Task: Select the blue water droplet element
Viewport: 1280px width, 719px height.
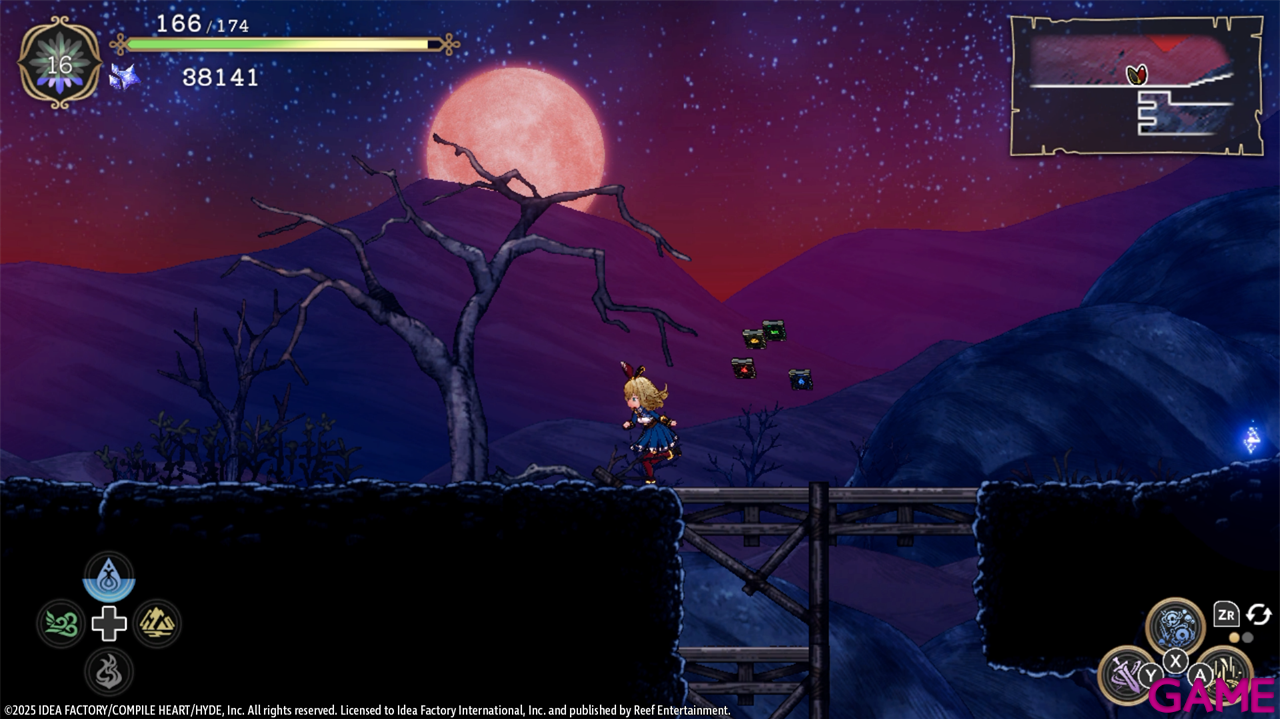Action: (x=109, y=576)
